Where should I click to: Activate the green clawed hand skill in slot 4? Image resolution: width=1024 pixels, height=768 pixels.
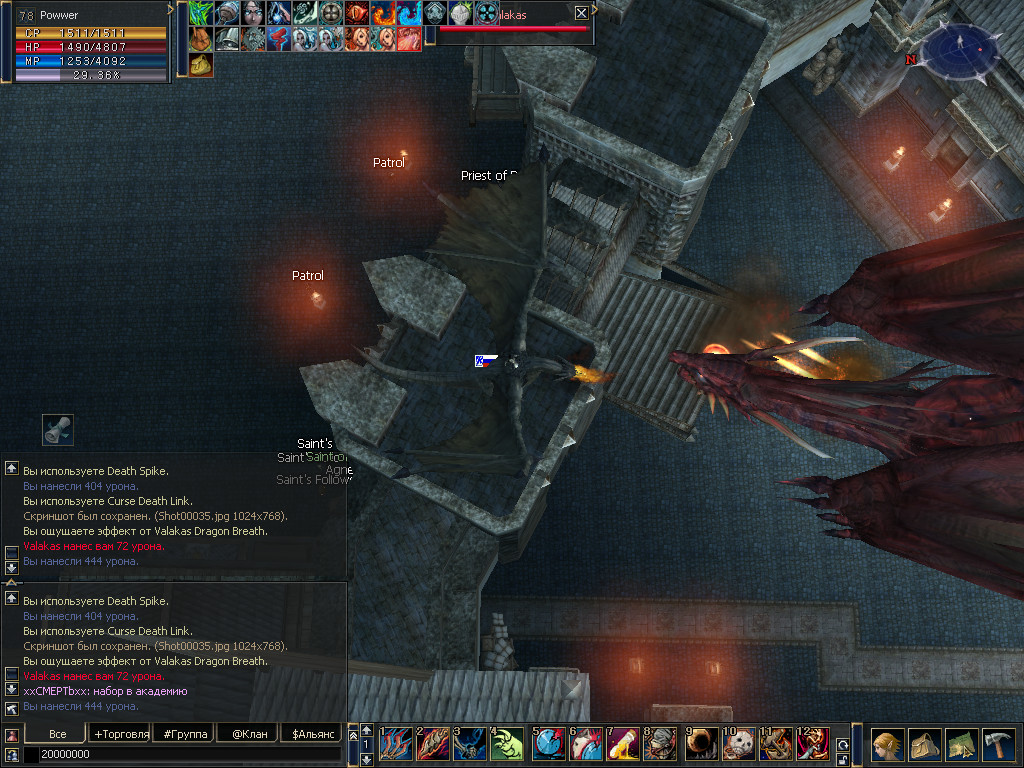click(x=507, y=744)
